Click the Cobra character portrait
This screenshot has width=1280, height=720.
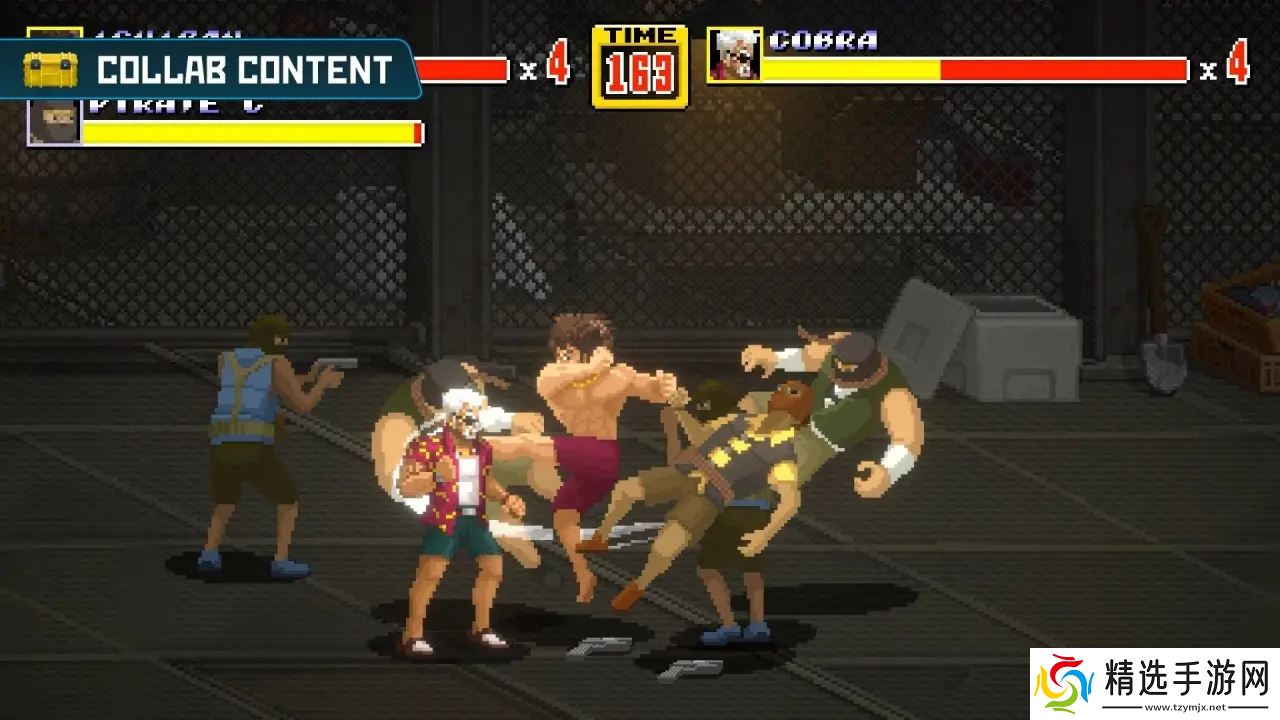tap(735, 55)
